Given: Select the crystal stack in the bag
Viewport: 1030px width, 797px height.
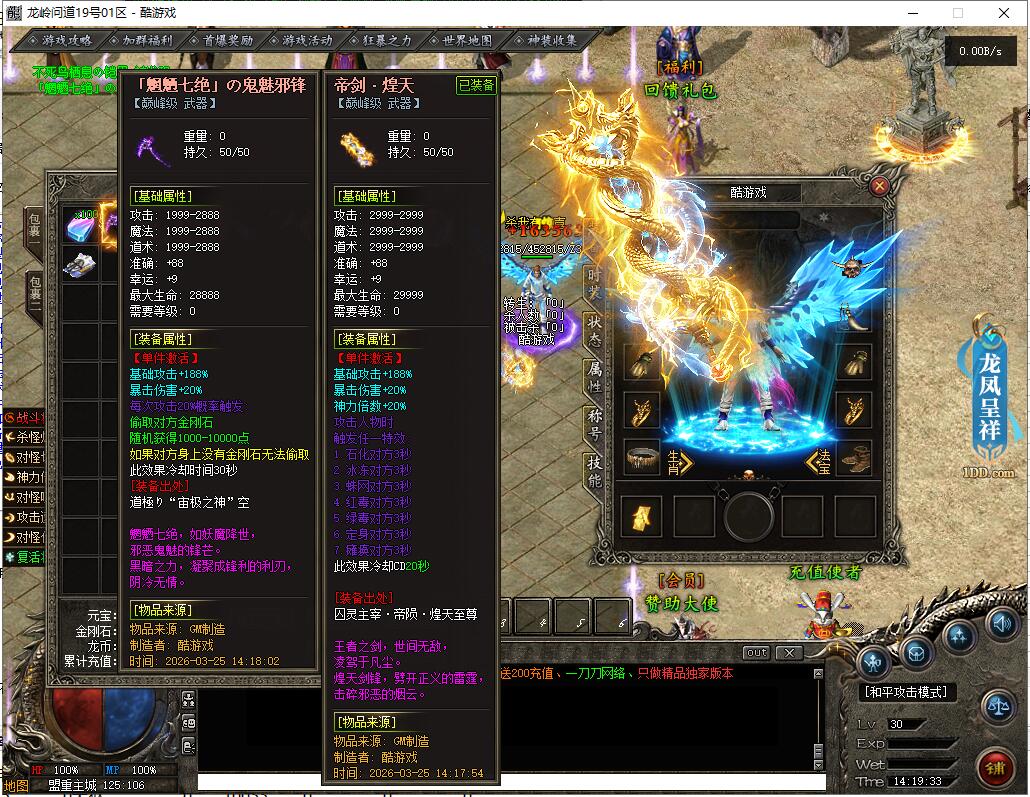Looking at the screenshot, I should tap(79, 226).
